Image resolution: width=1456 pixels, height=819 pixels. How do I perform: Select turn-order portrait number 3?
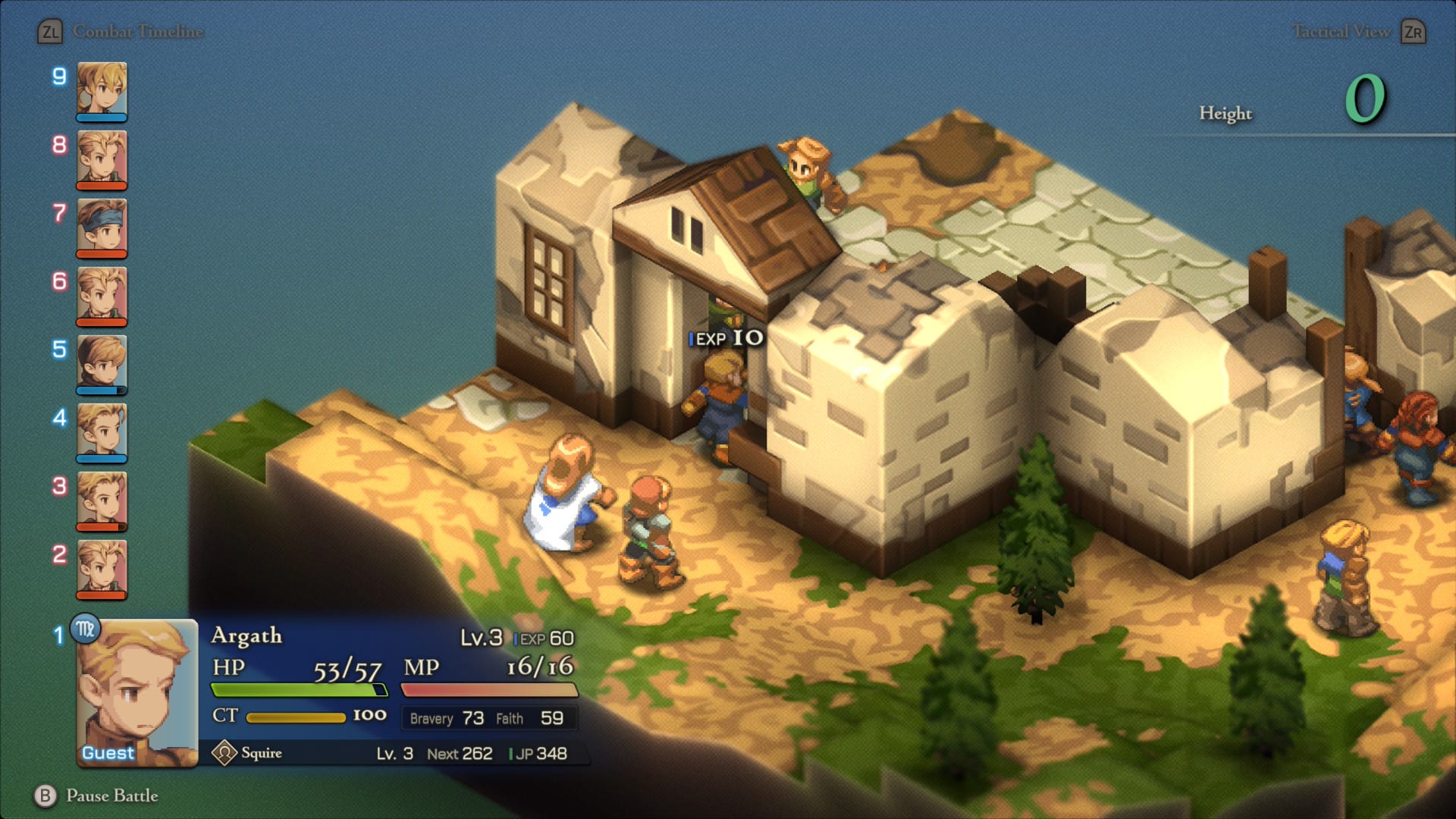coord(102,500)
